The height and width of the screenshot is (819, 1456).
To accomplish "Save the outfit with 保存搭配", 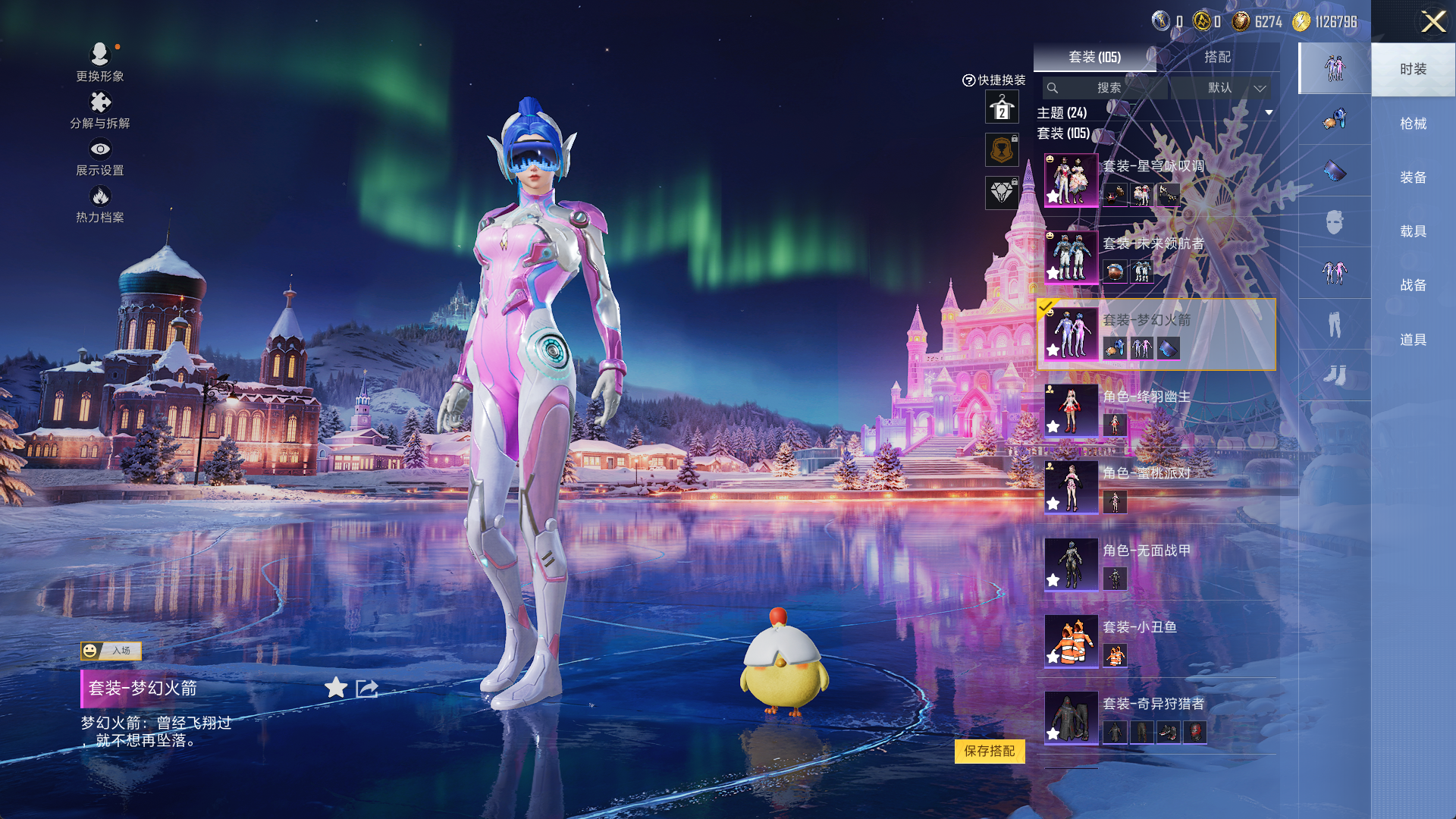I will coord(990,751).
